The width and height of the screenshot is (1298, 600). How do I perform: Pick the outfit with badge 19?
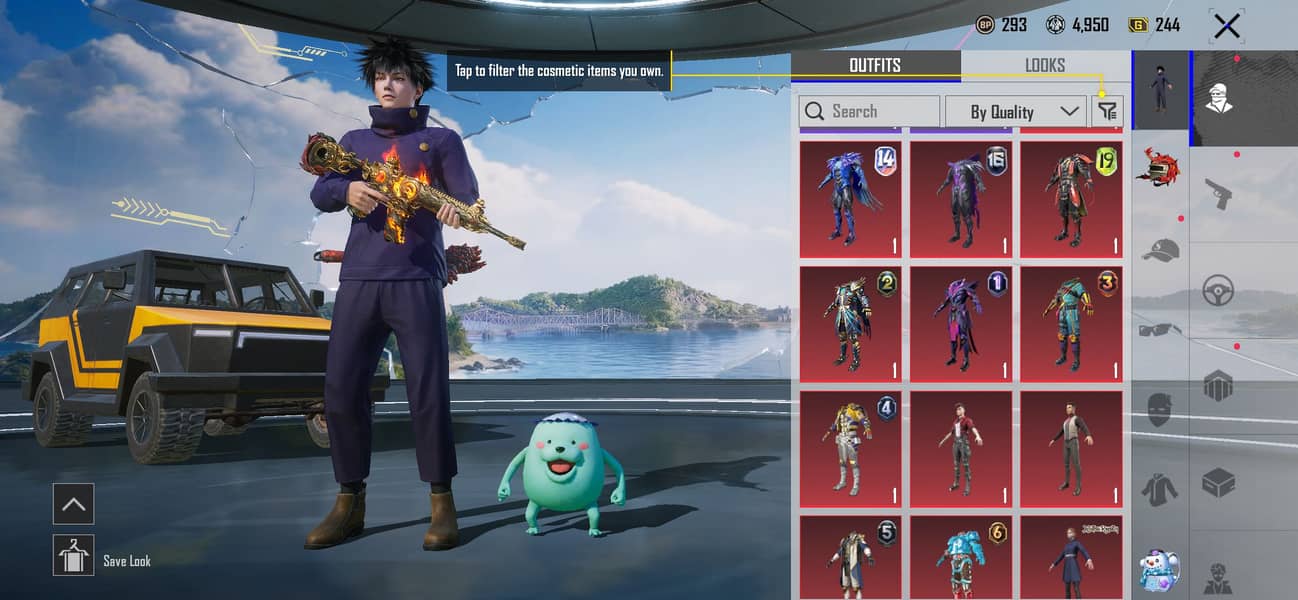(1071, 199)
